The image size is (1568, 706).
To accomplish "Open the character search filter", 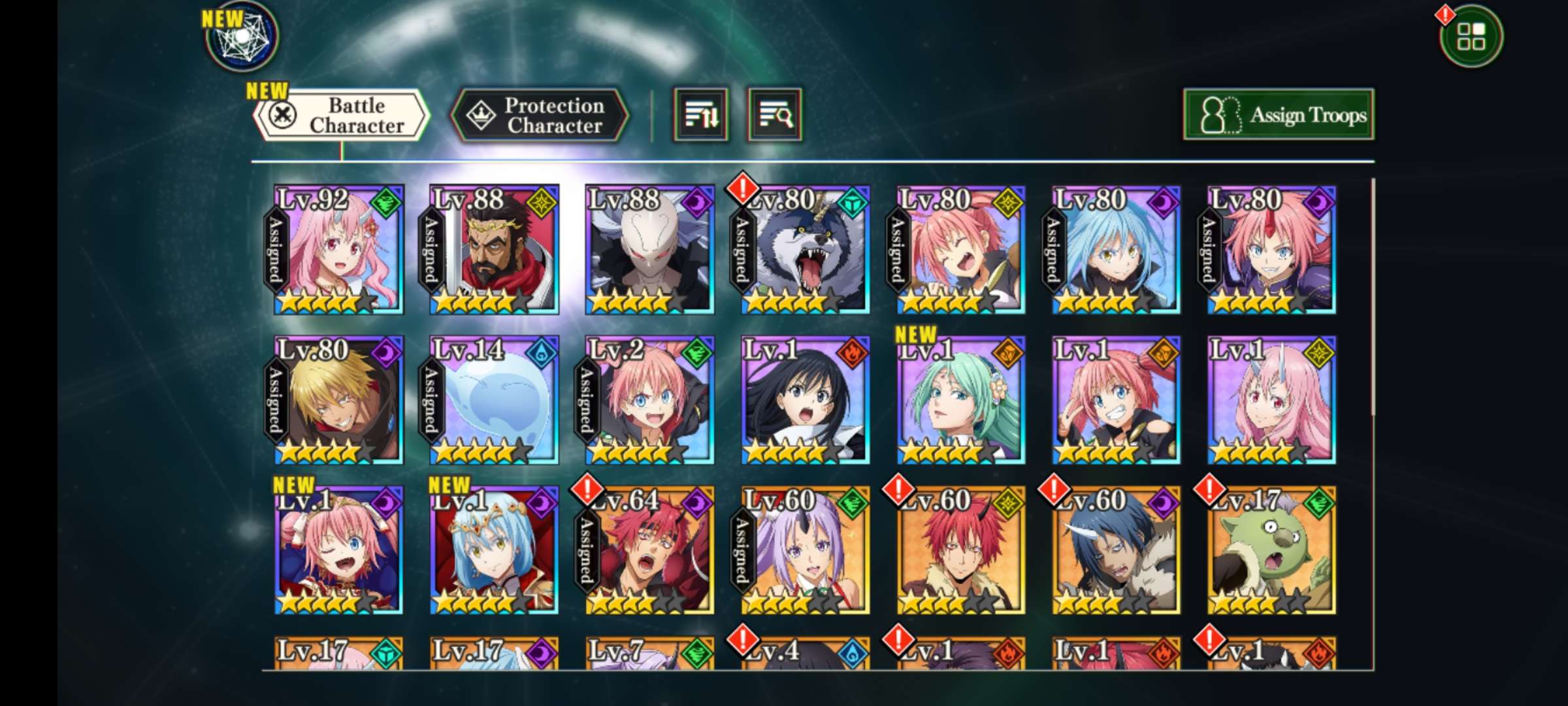I will point(775,116).
